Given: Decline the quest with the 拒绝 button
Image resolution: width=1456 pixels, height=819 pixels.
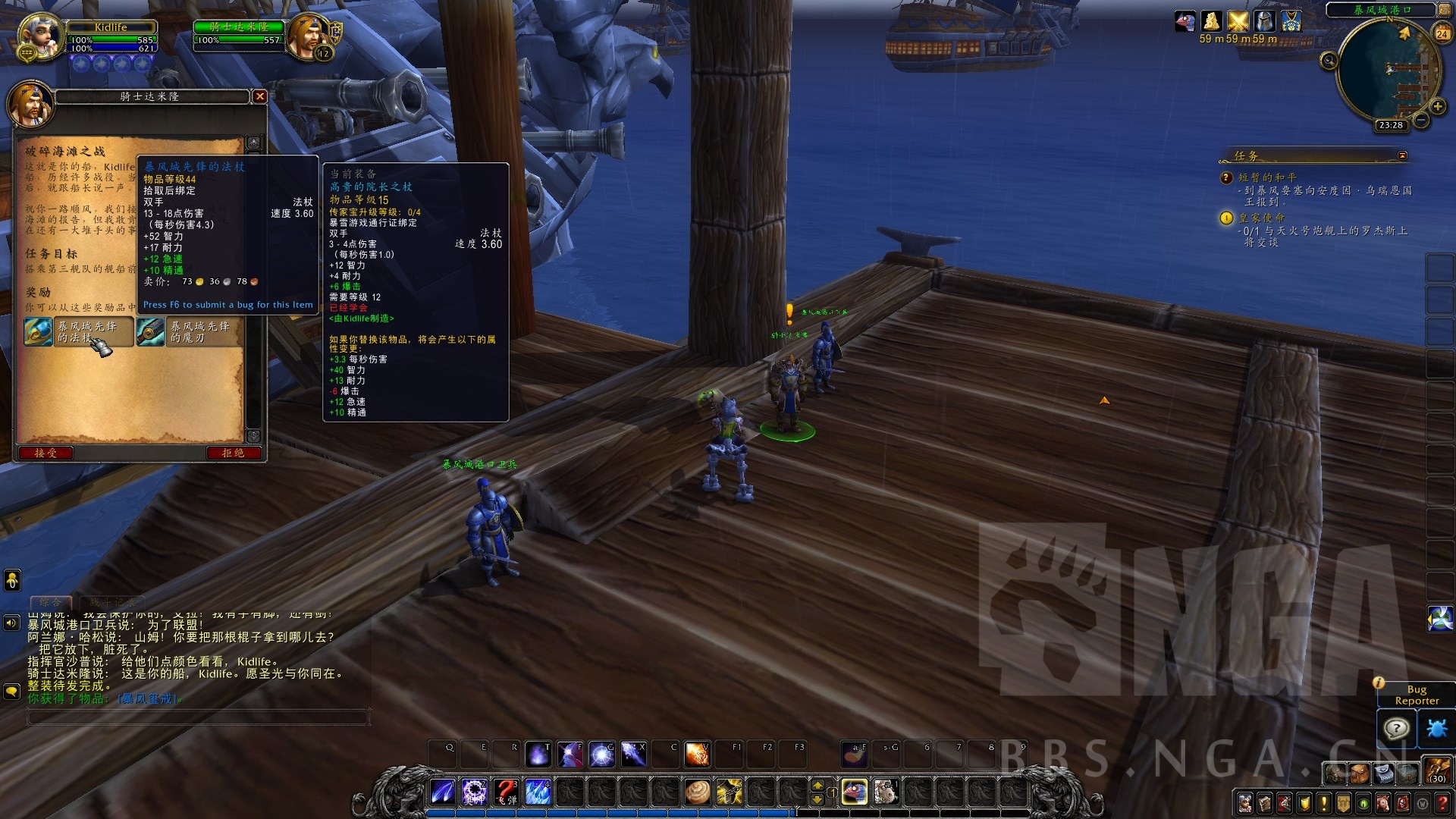Looking at the screenshot, I should pyautogui.click(x=233, y=453).
